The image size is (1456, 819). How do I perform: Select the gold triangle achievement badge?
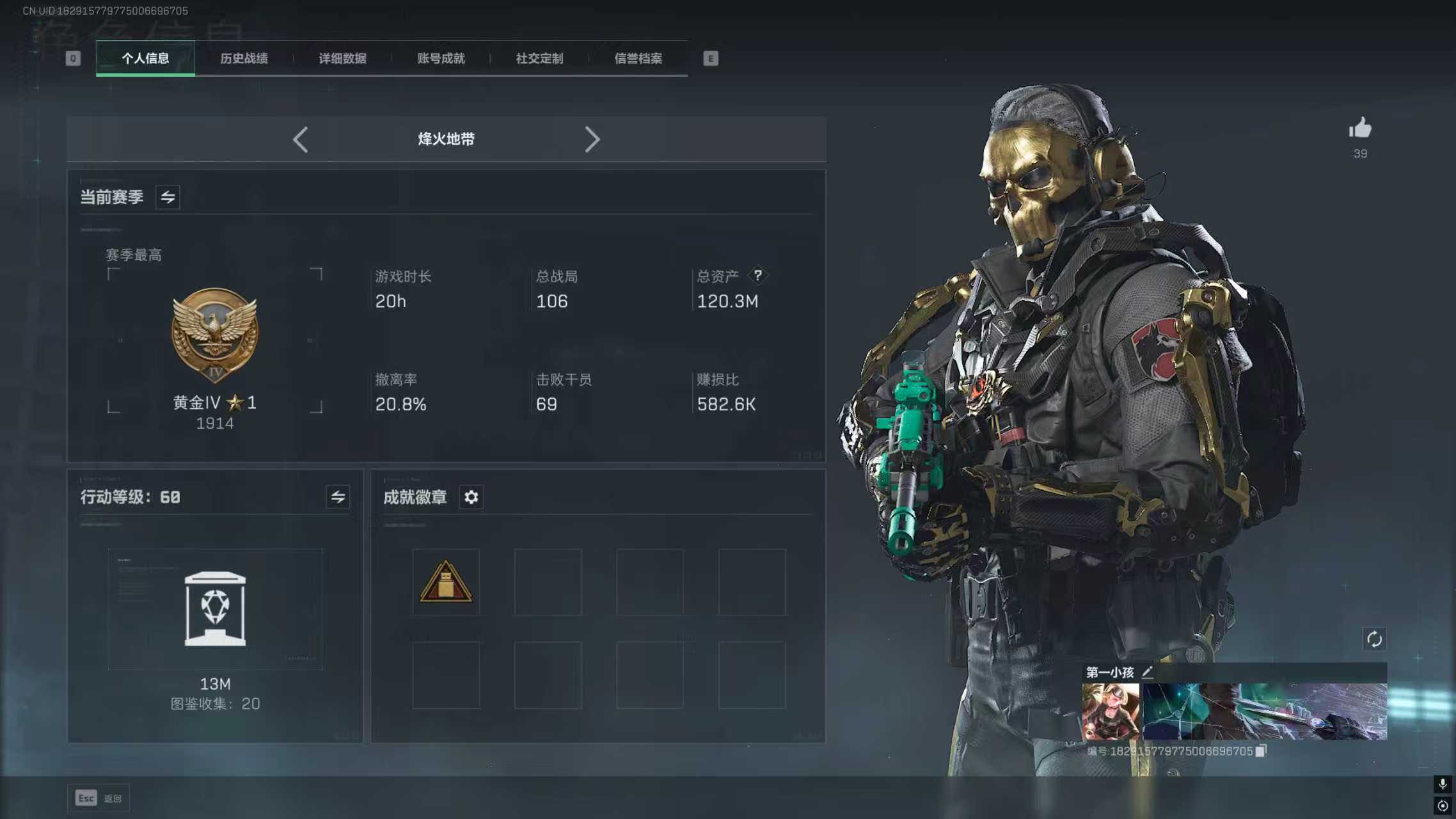(446, 582)
